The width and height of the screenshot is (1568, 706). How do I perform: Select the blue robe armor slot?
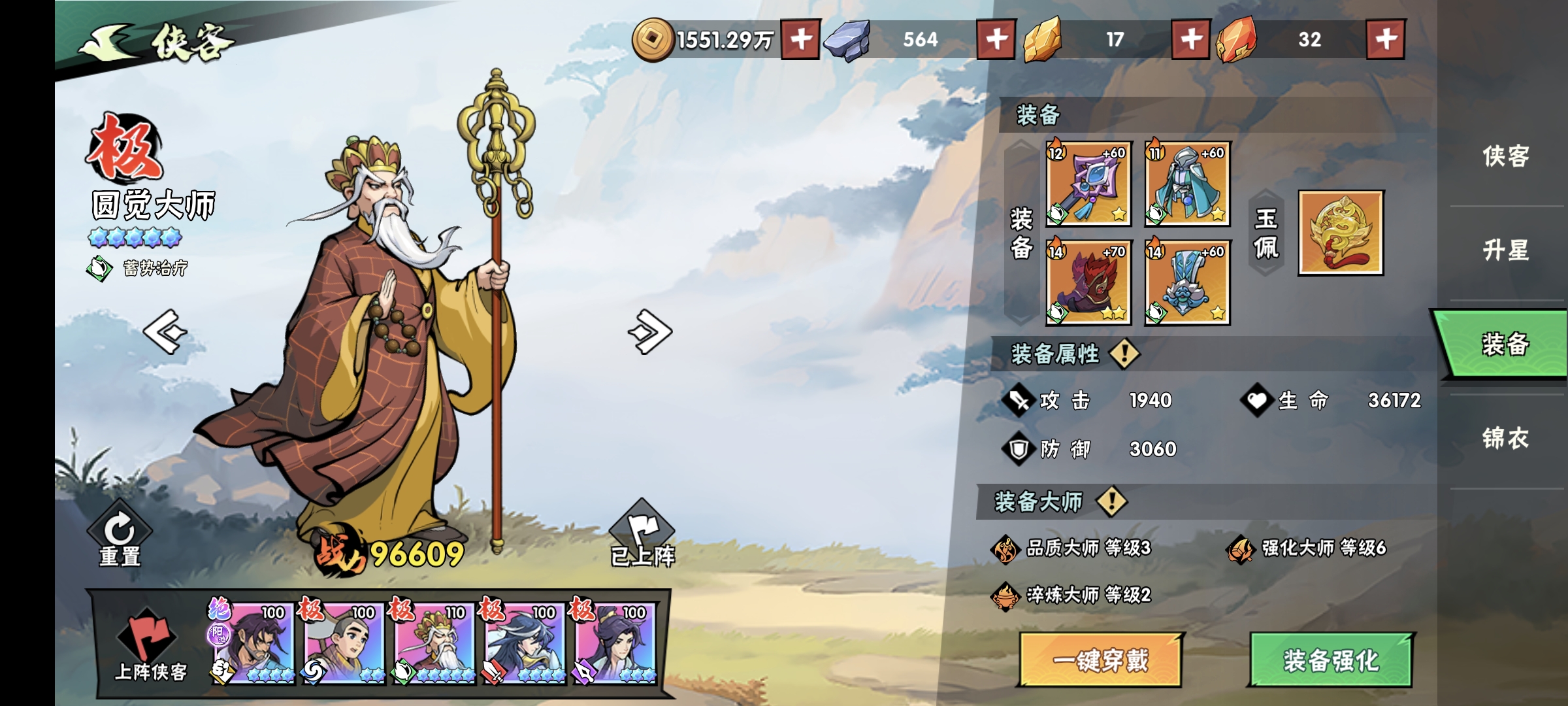1187,184
